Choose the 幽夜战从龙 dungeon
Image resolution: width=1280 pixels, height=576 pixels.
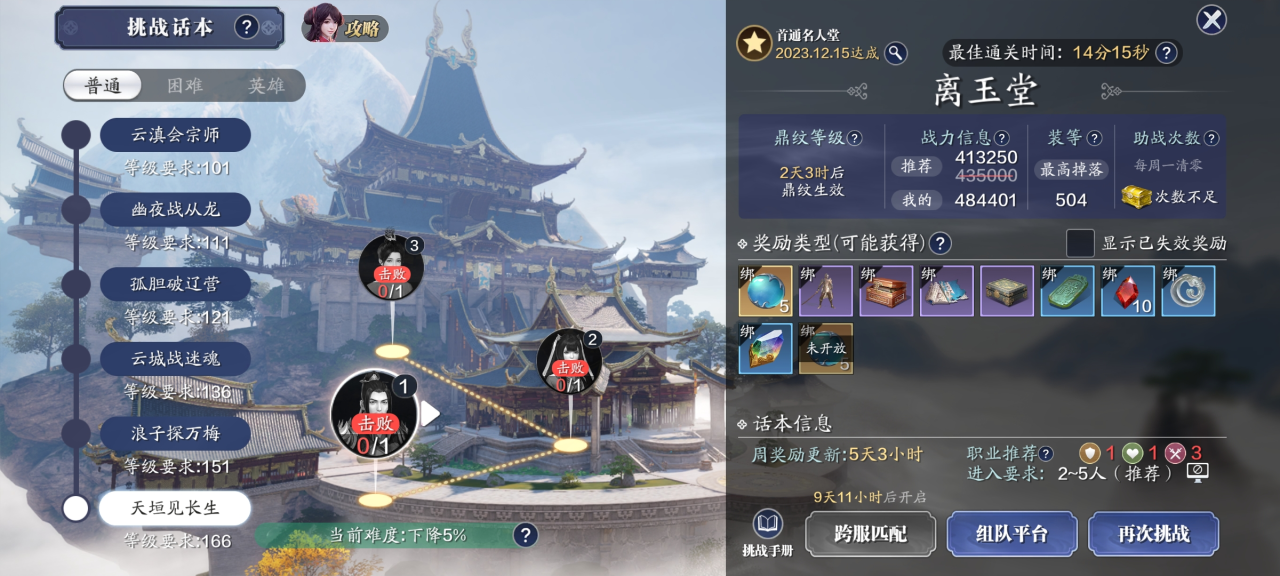[175, 209]
